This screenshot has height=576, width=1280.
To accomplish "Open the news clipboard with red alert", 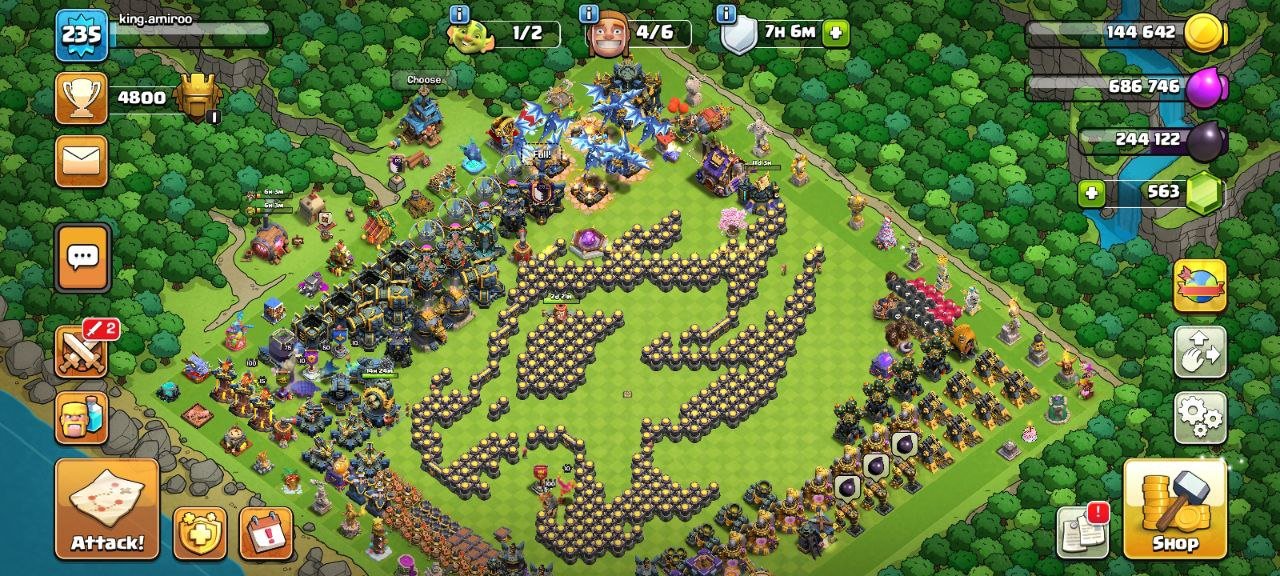I will (1083, 532).
